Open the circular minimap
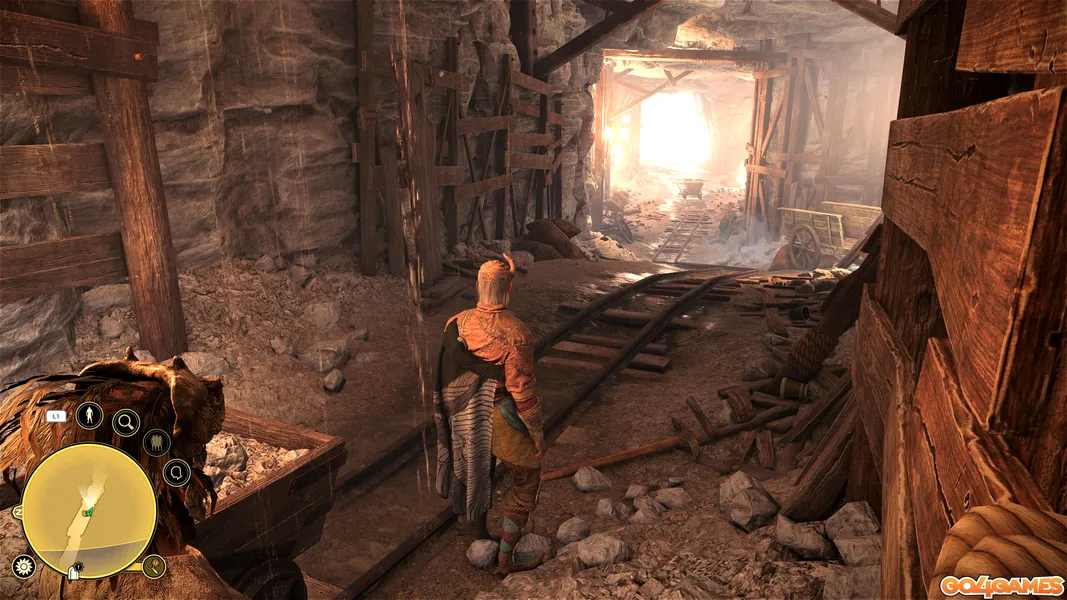1067x600 pixels. (x=88, y=510)
